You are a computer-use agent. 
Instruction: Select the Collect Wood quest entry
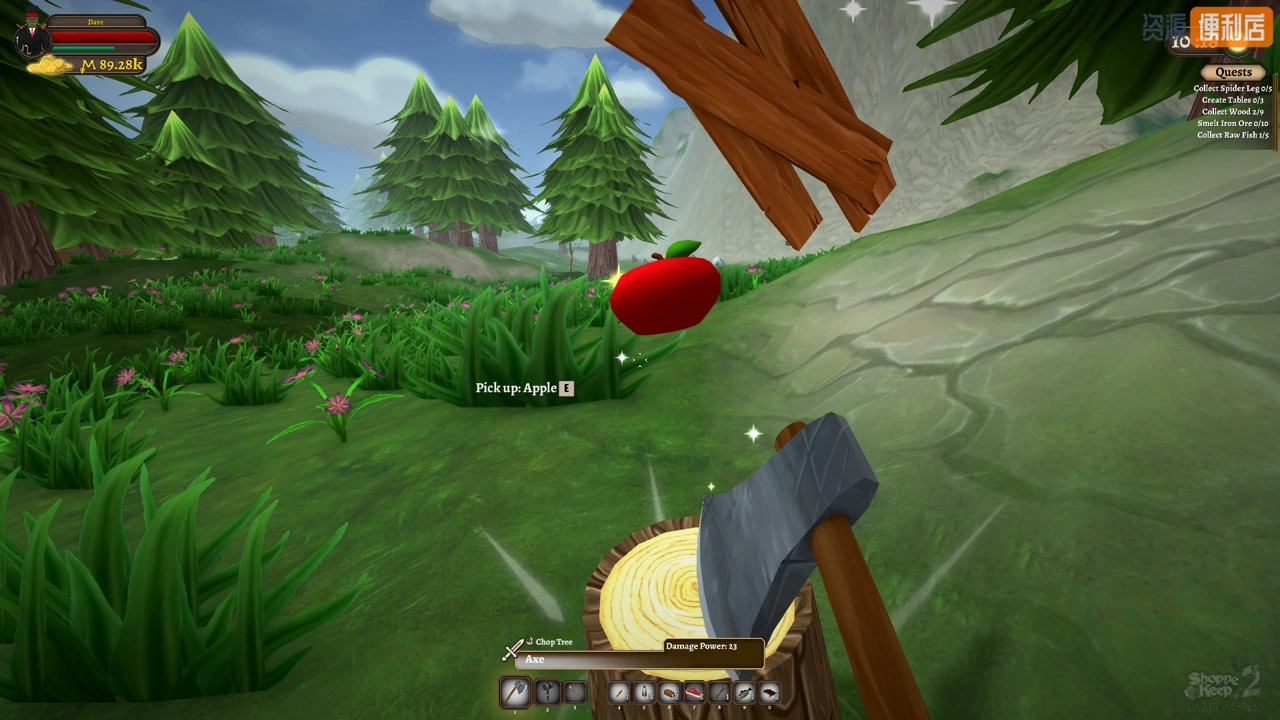point(1232,112)
